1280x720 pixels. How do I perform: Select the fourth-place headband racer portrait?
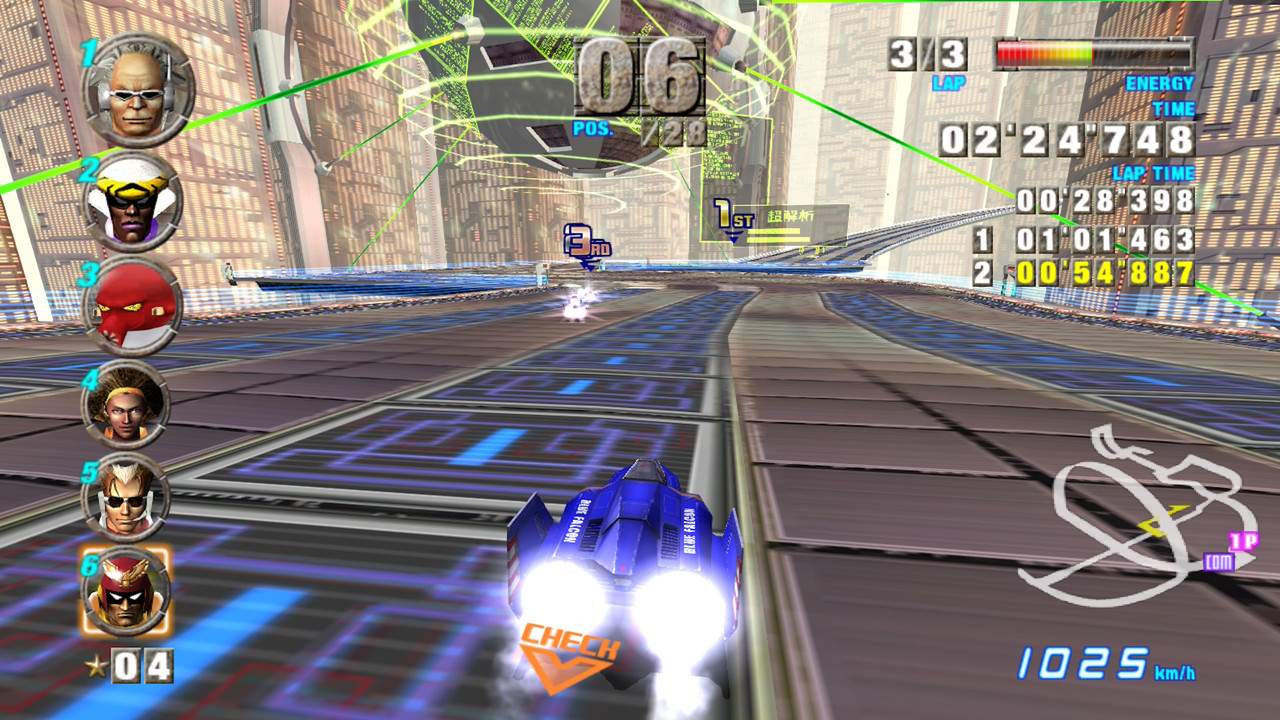click(126, 404)
